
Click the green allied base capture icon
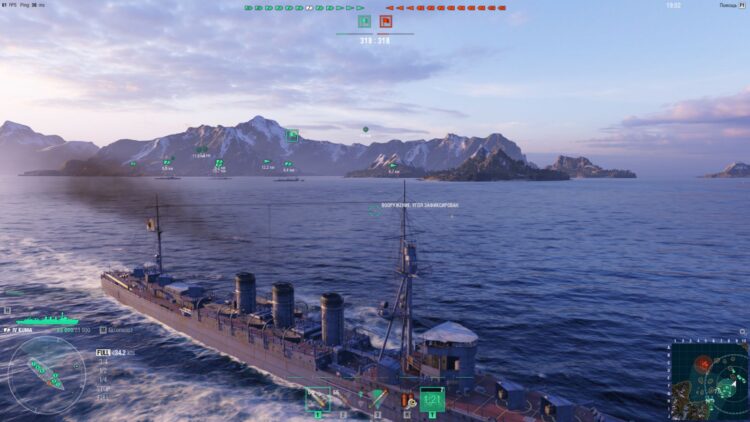coord(364,21)
